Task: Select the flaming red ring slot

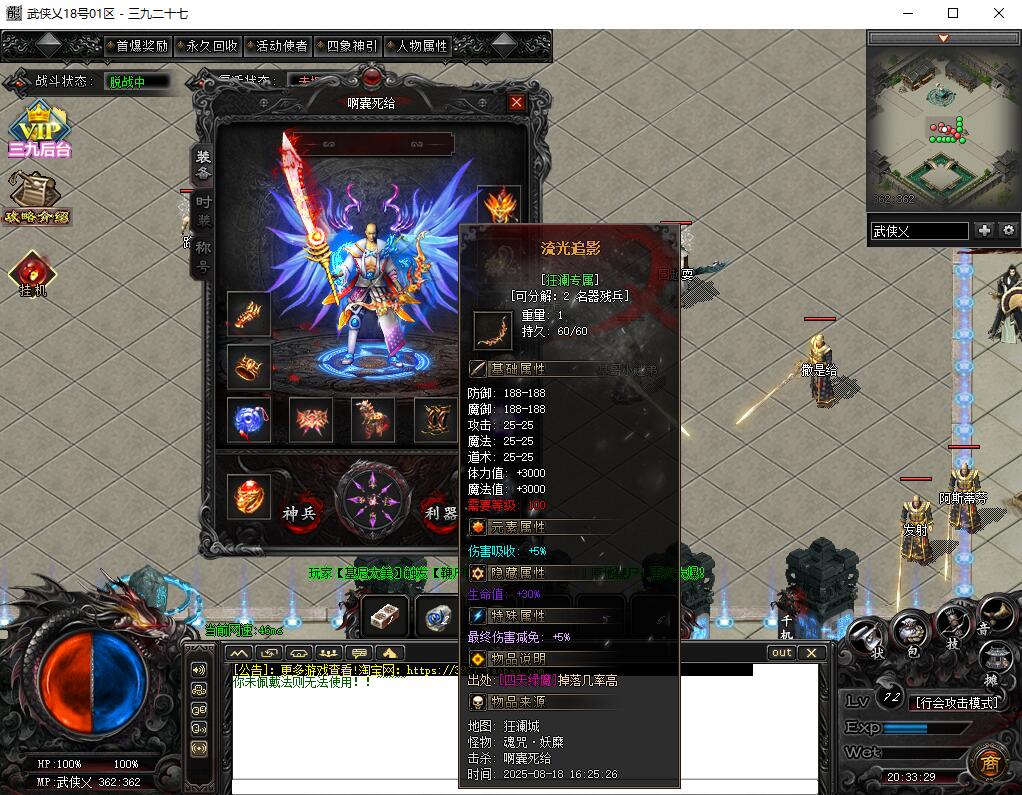Action: point(248,497)
